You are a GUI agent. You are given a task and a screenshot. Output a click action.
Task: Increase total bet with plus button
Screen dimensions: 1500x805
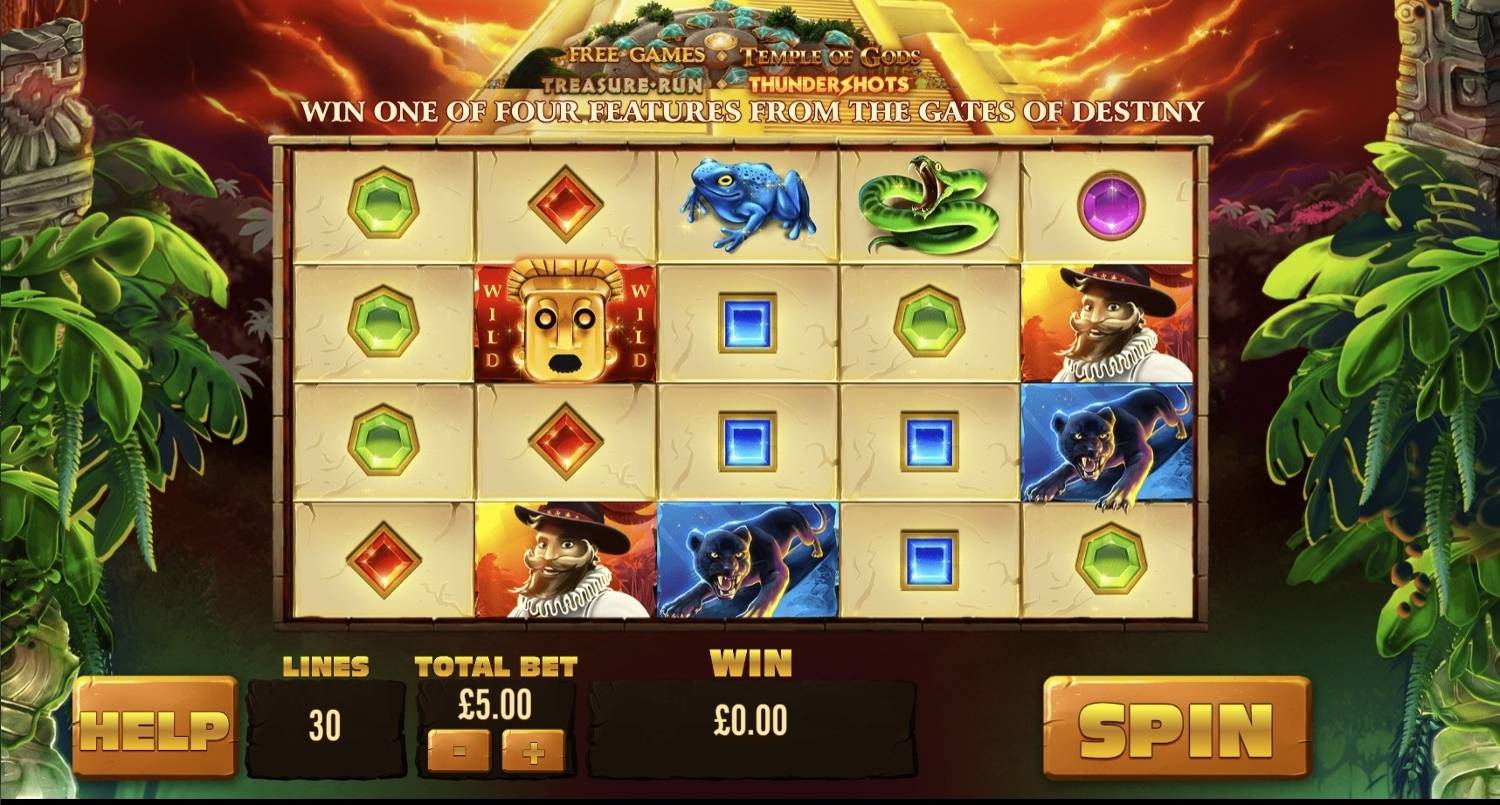pos(533,751)
